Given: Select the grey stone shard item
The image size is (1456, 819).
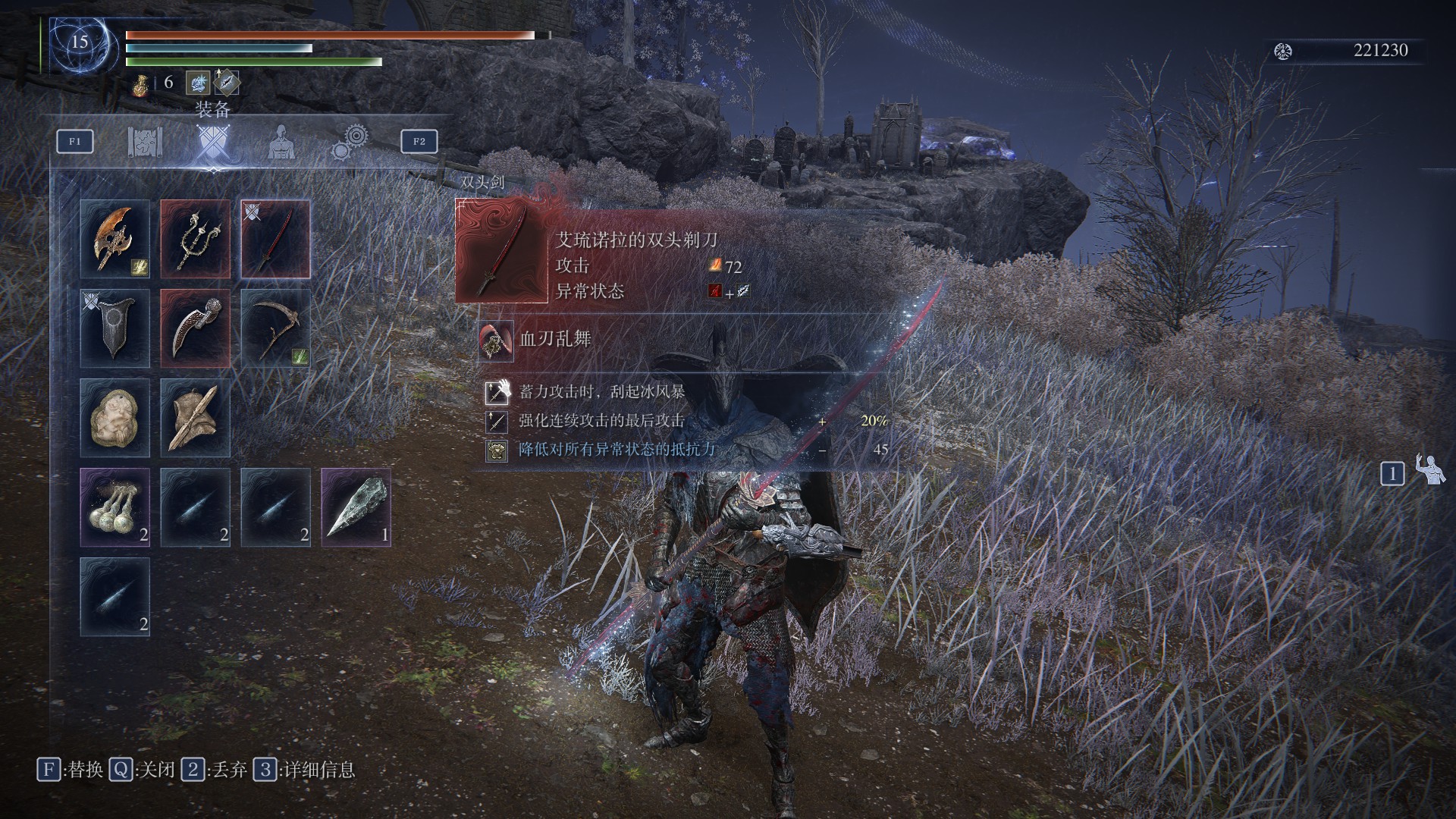Looking at the screenshot, I should pos(356,507).
